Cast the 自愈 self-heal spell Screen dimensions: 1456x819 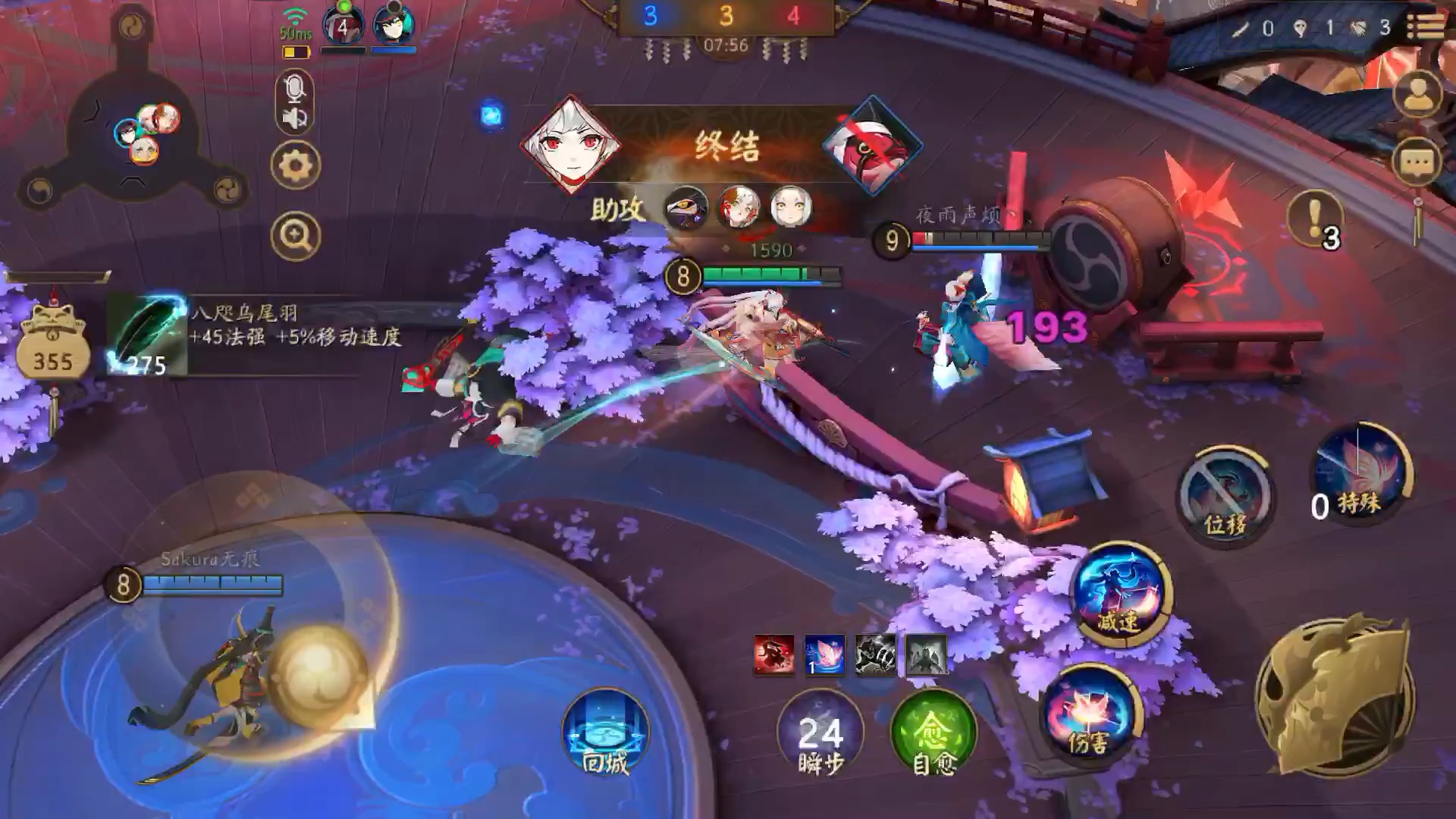coord(934,733)
